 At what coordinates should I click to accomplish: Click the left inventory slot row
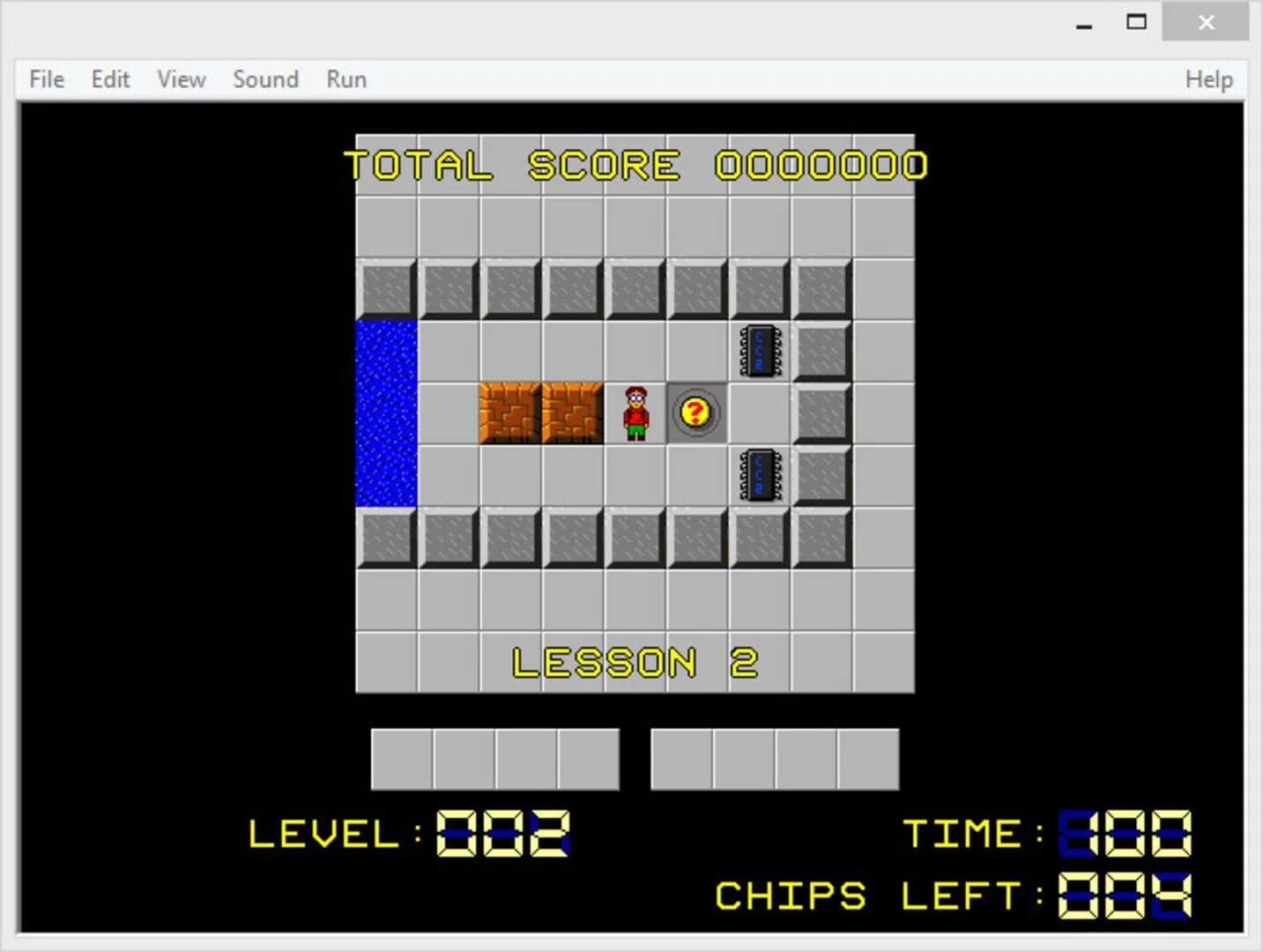[x=495, y=759]
